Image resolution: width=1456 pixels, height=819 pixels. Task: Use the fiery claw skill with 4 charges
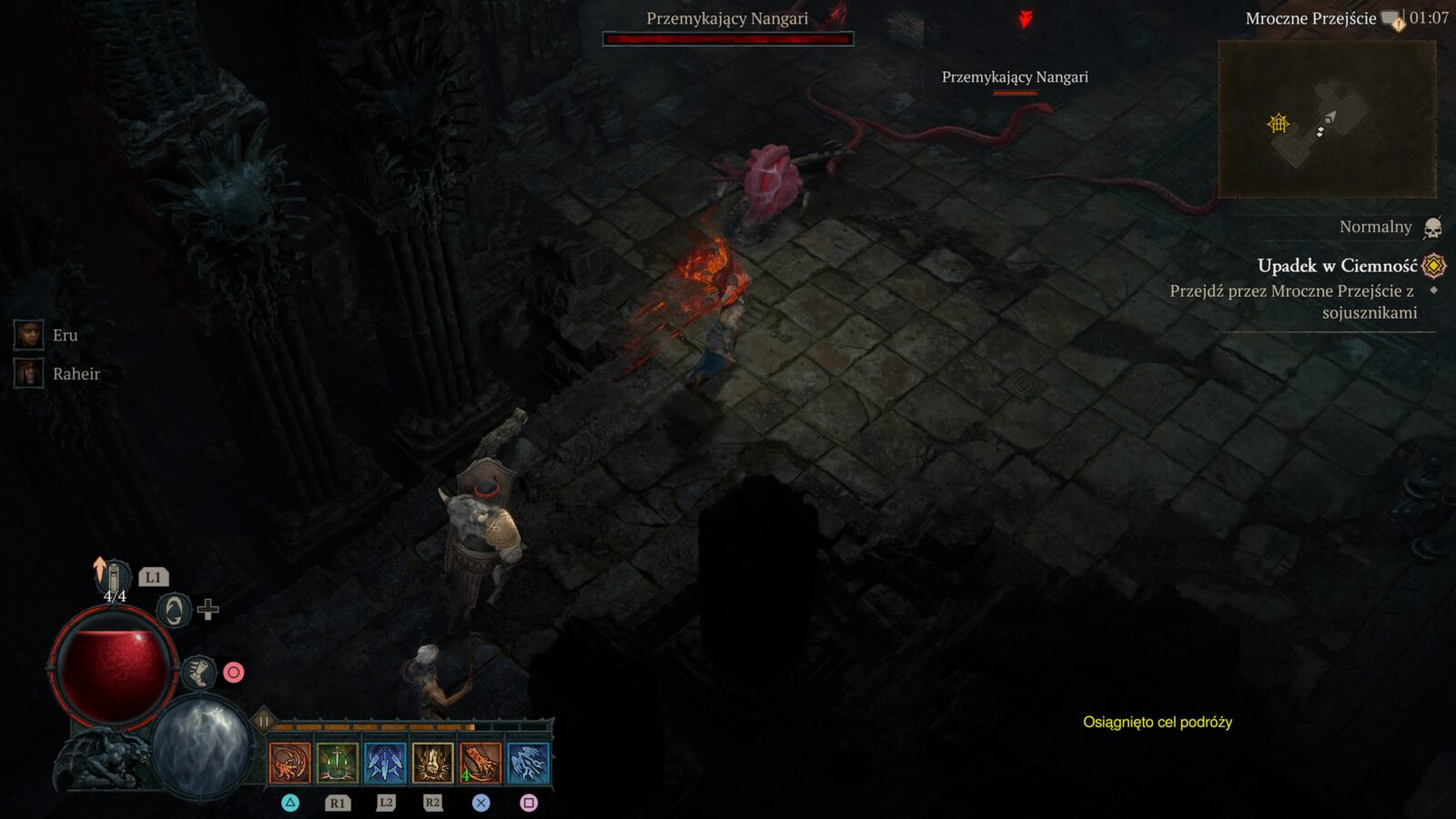tap(478, 764)
